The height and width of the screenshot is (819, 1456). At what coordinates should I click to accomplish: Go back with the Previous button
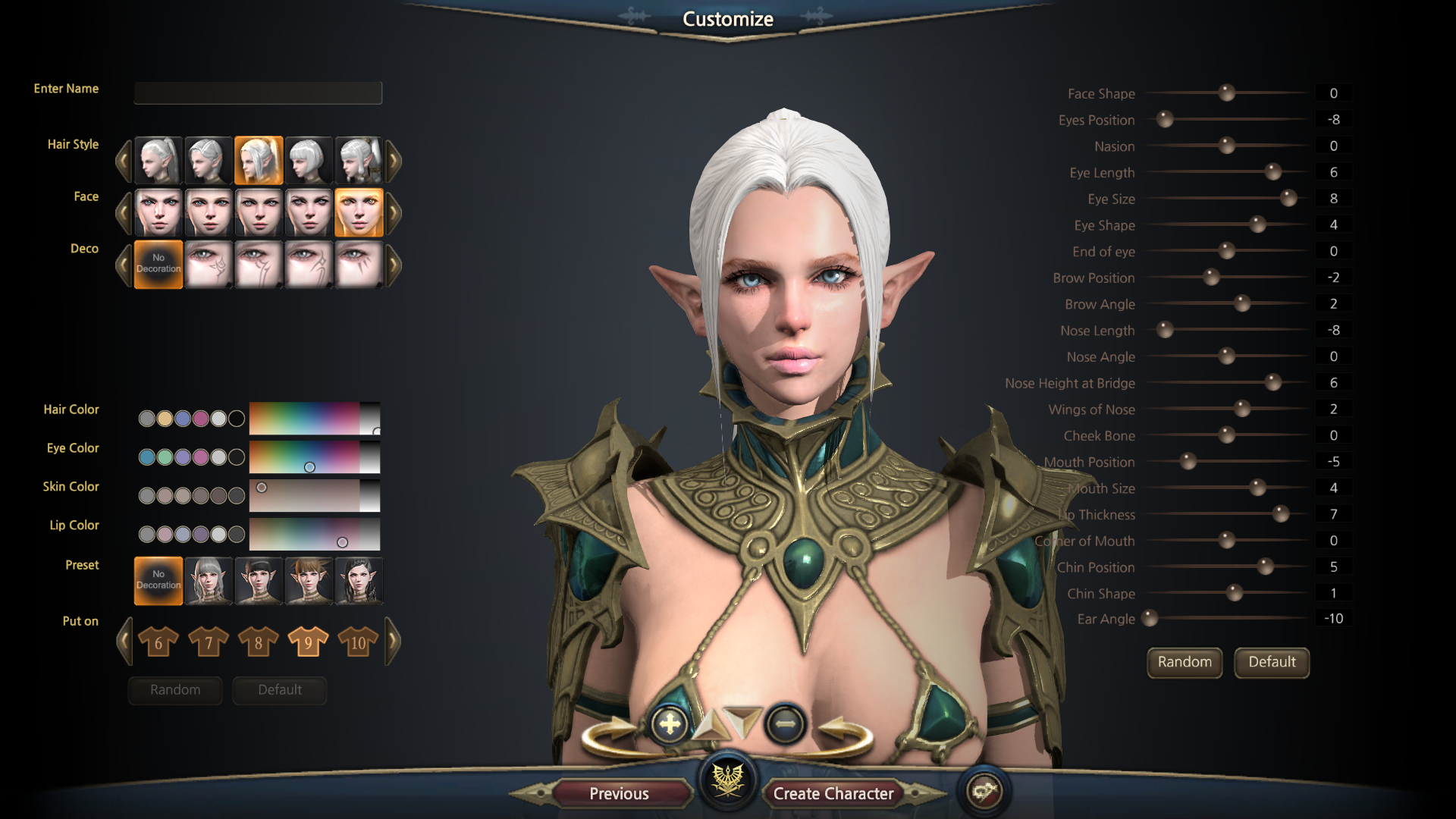pyautogui.click(x=619, y=793)
